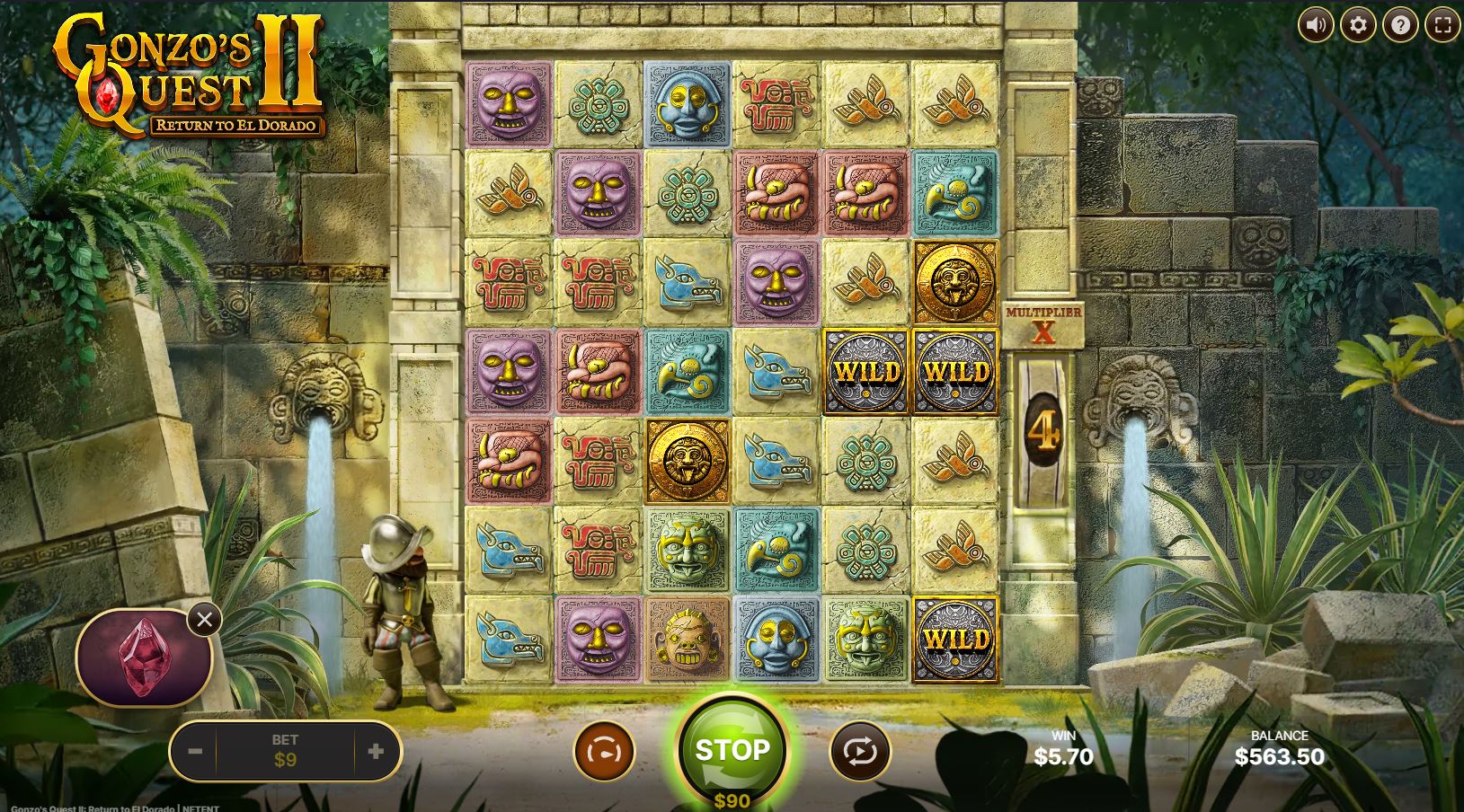The width and height of the screenshot is (1464, 812).
Task: Open the game settings gear
Action: click(1360, 24)
